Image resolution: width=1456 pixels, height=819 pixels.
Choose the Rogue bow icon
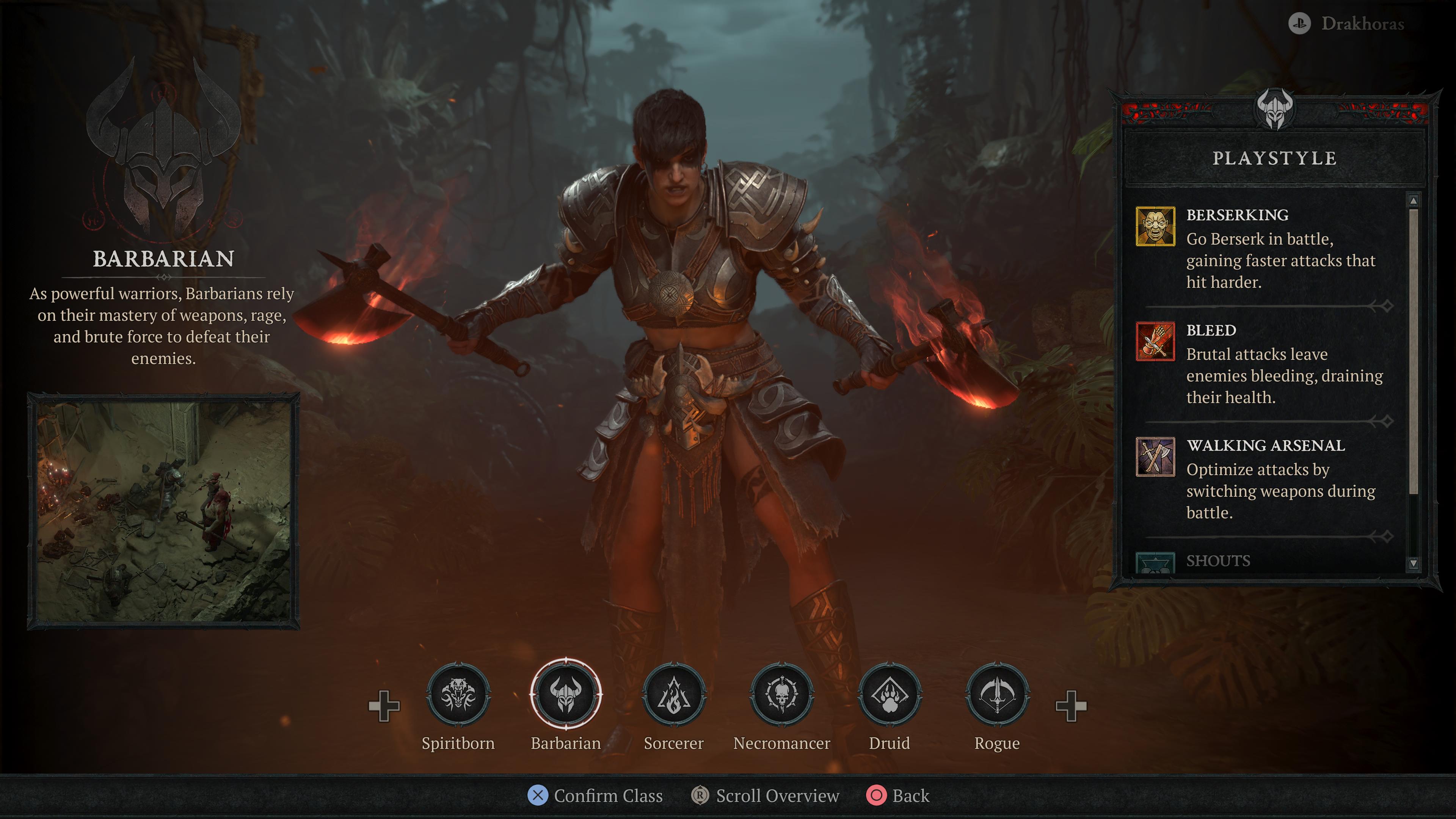pyautogui.click(x=997, y=695)
